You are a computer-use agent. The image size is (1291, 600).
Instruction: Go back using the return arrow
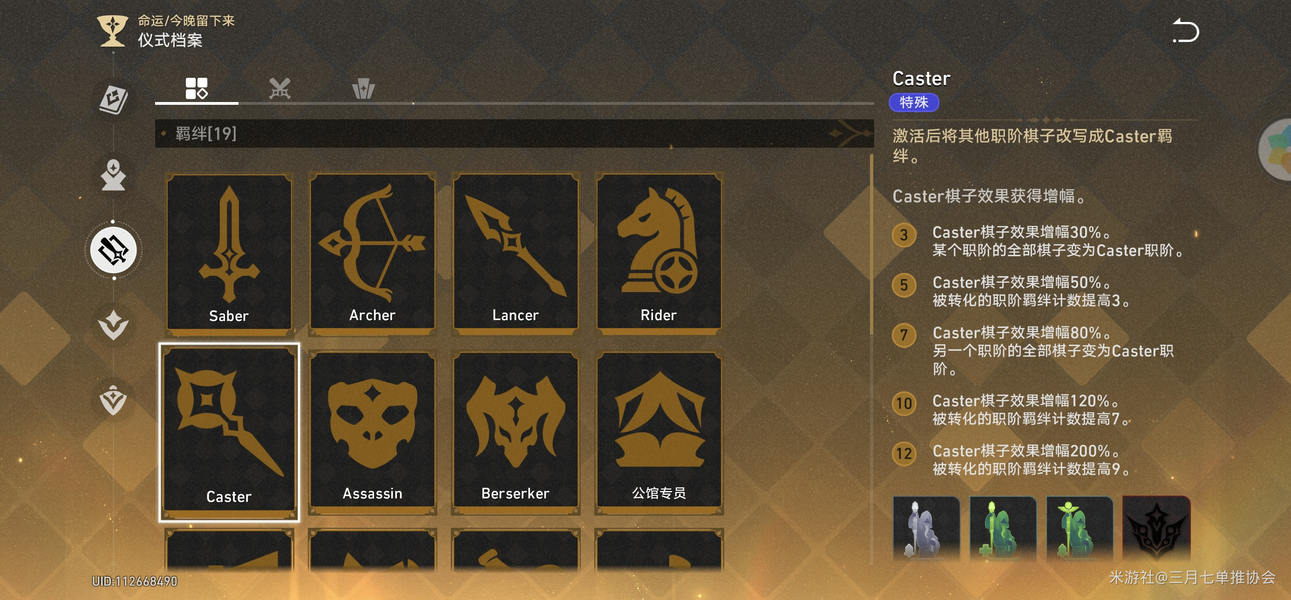[x=1185, y=32]
